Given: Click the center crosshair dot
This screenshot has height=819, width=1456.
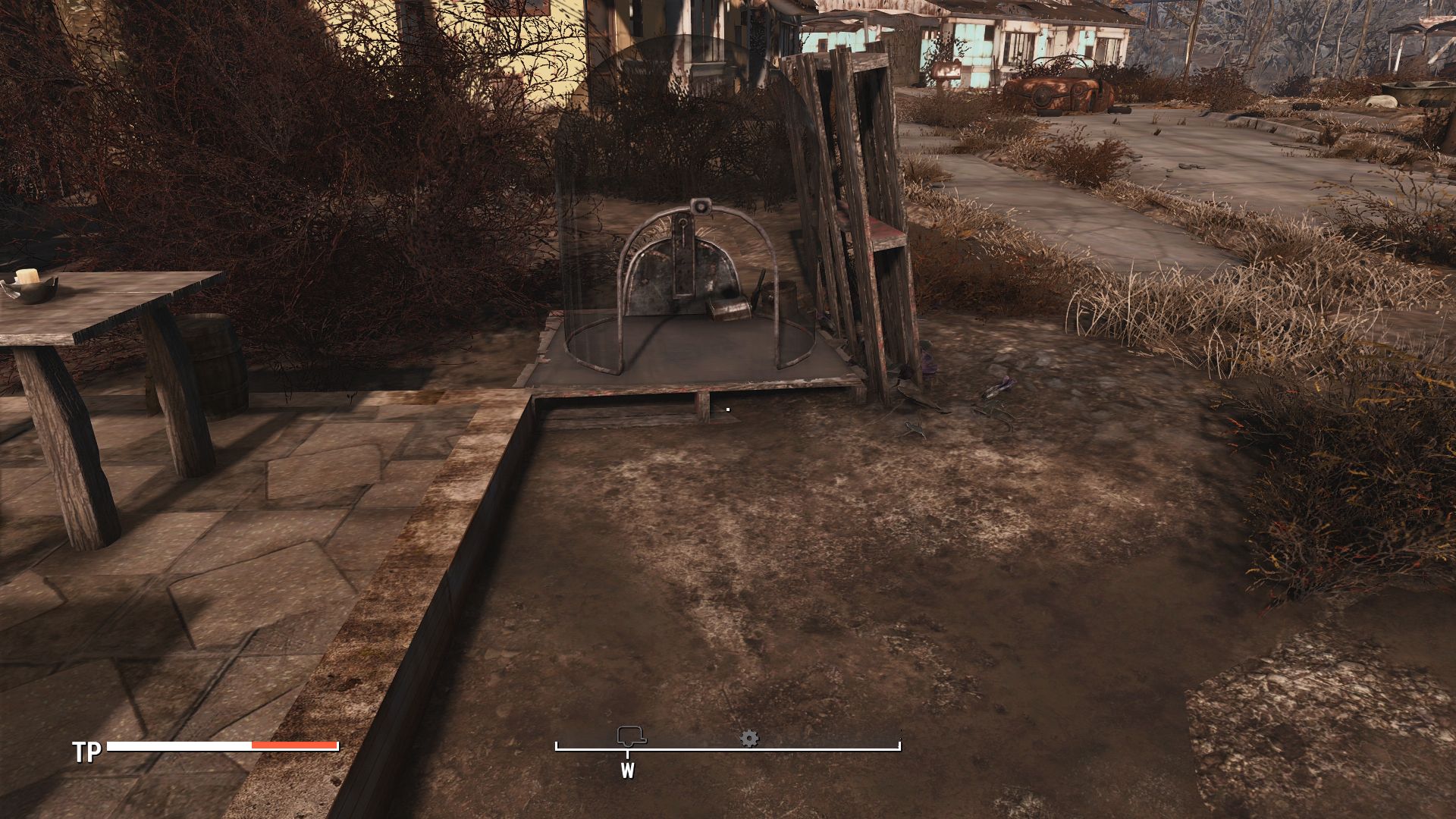Looking at the screenshot, I should pyautogui.click(x=727, y=409).
